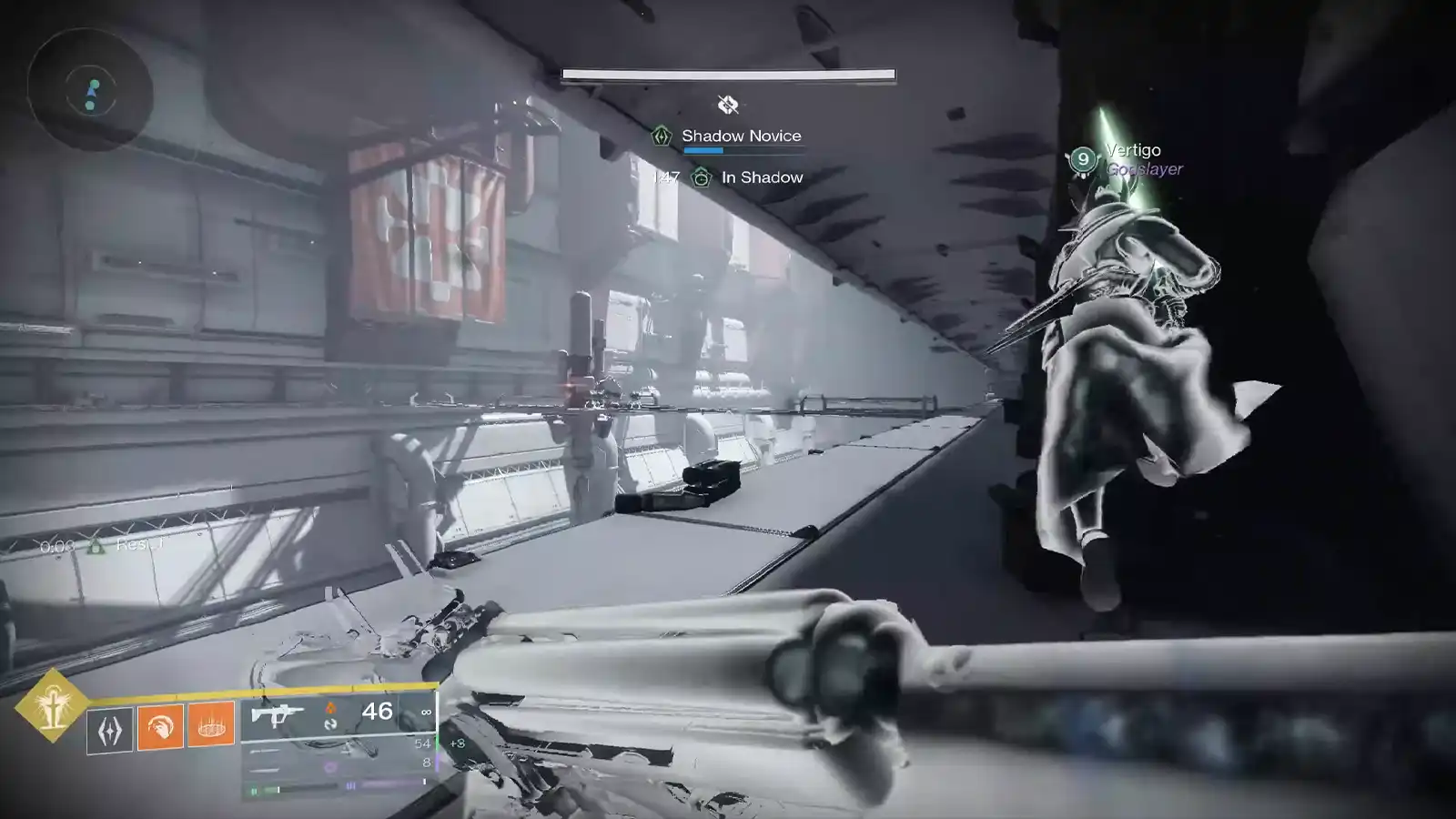Click the radar circle in the top-left corner
This screenshot has width=1456, height=819.
click(89, 88)
